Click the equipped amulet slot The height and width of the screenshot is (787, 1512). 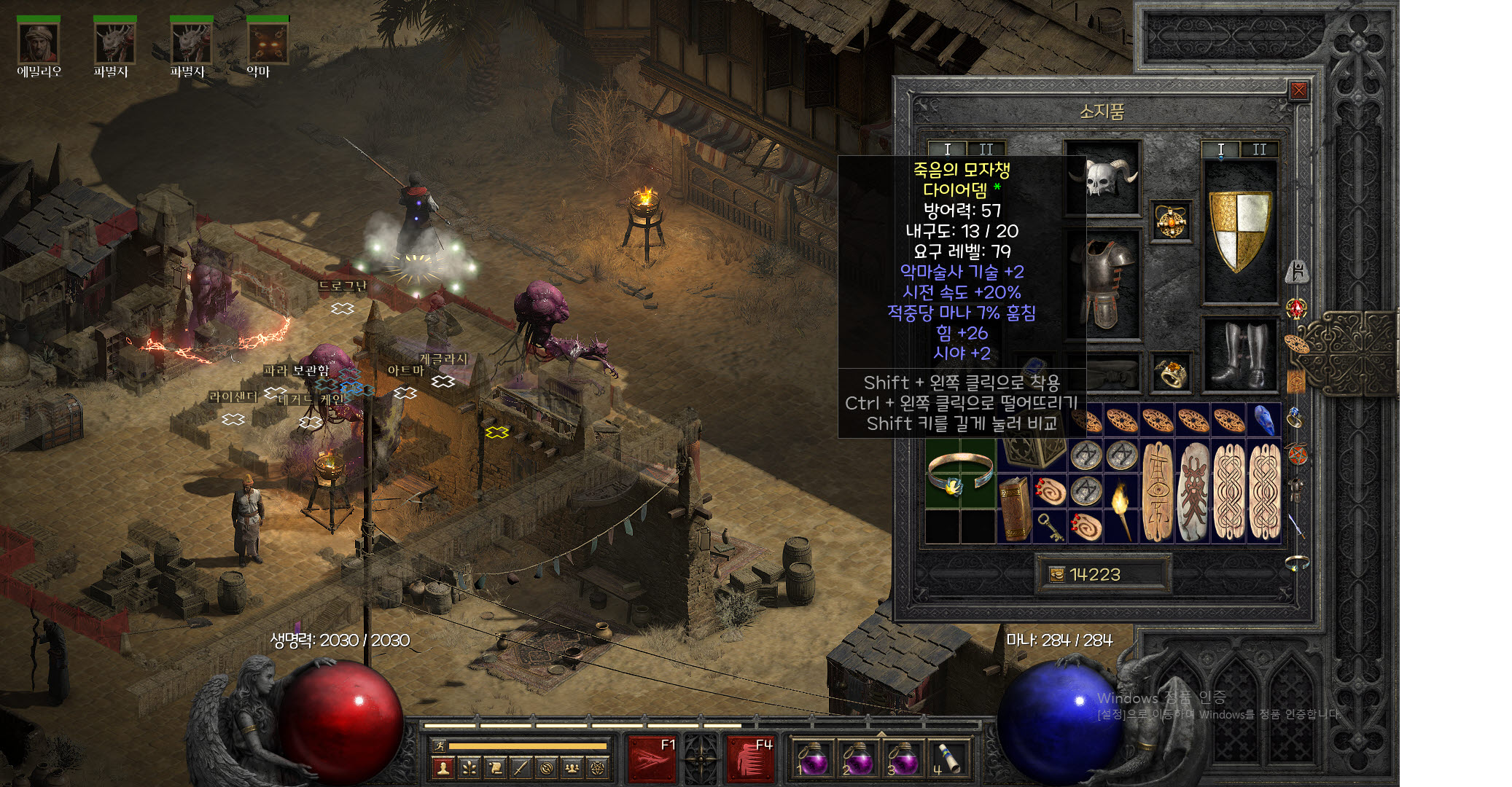click(x=1171, y=222)
